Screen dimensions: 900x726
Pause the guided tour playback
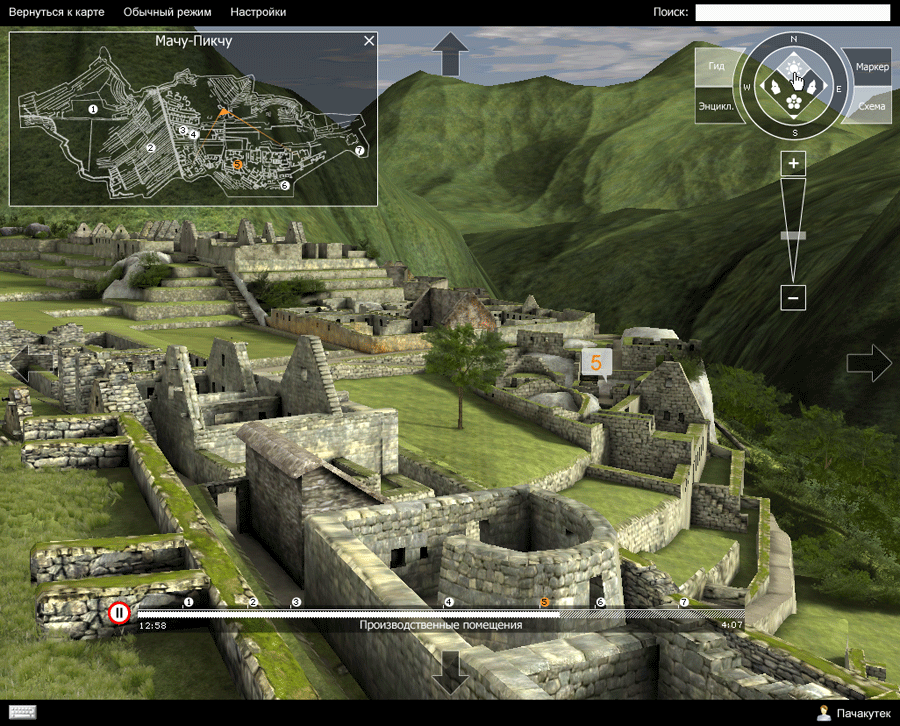pos(119,612)
